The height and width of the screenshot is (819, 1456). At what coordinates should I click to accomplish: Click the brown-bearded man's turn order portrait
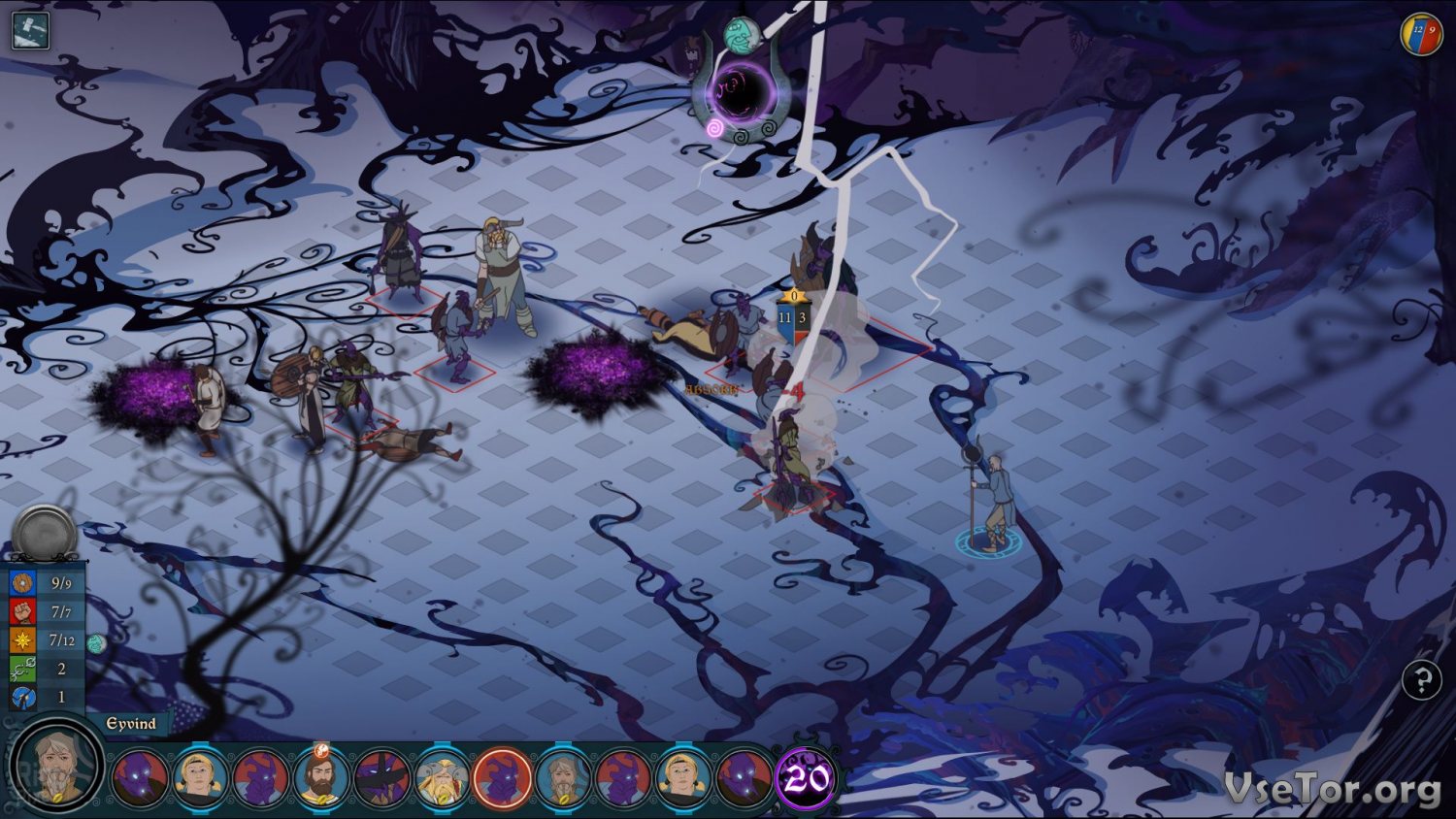tap(320, 778)
